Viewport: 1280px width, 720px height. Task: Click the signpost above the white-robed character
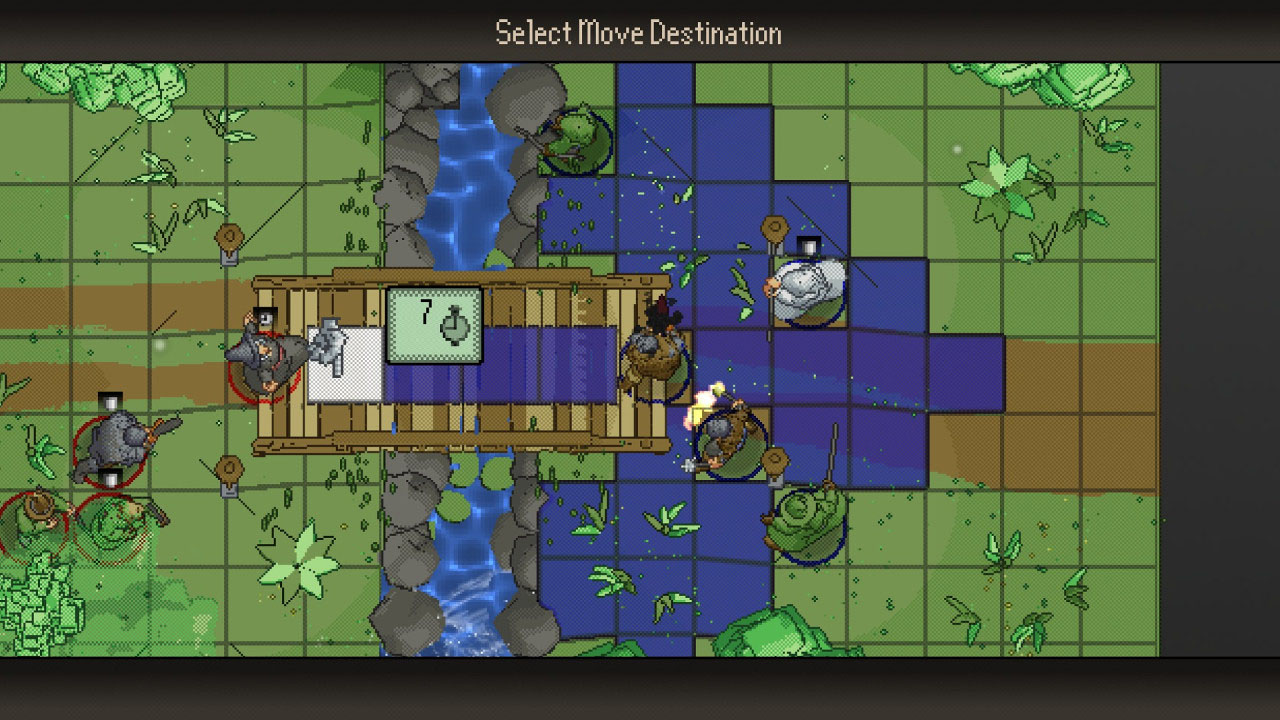(x=775, y=225)
